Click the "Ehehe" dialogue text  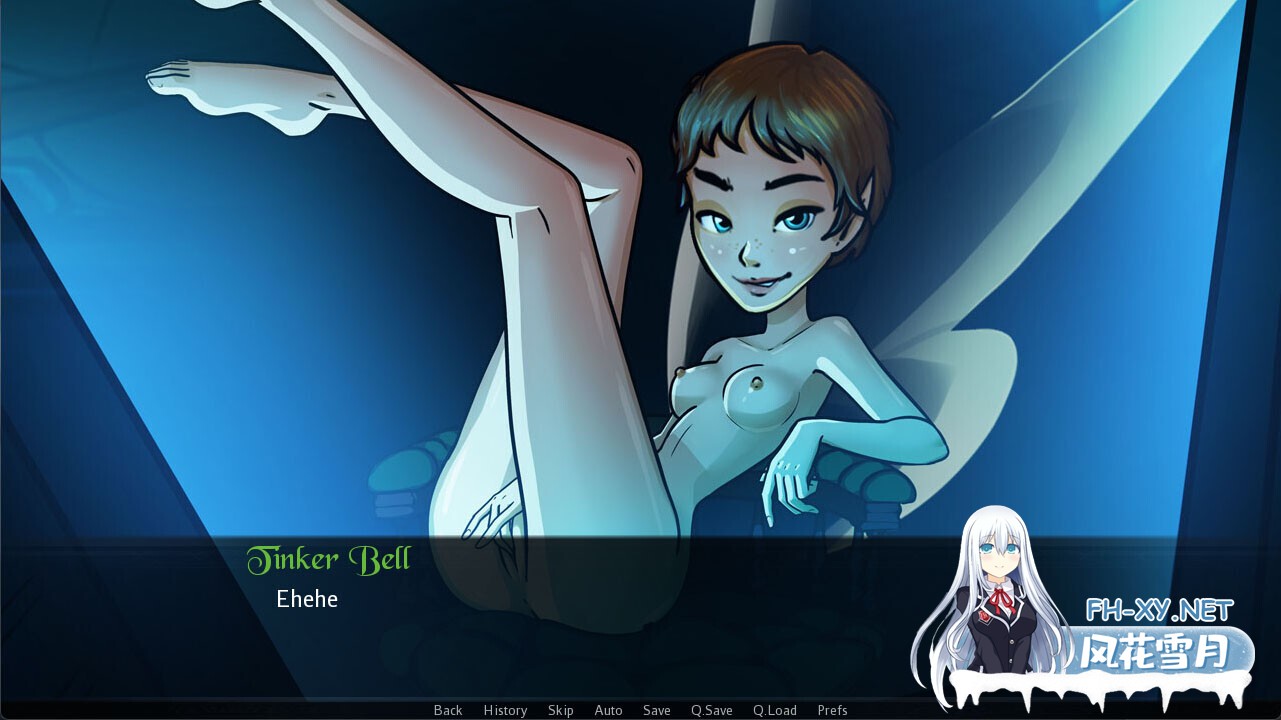(307, 599)
